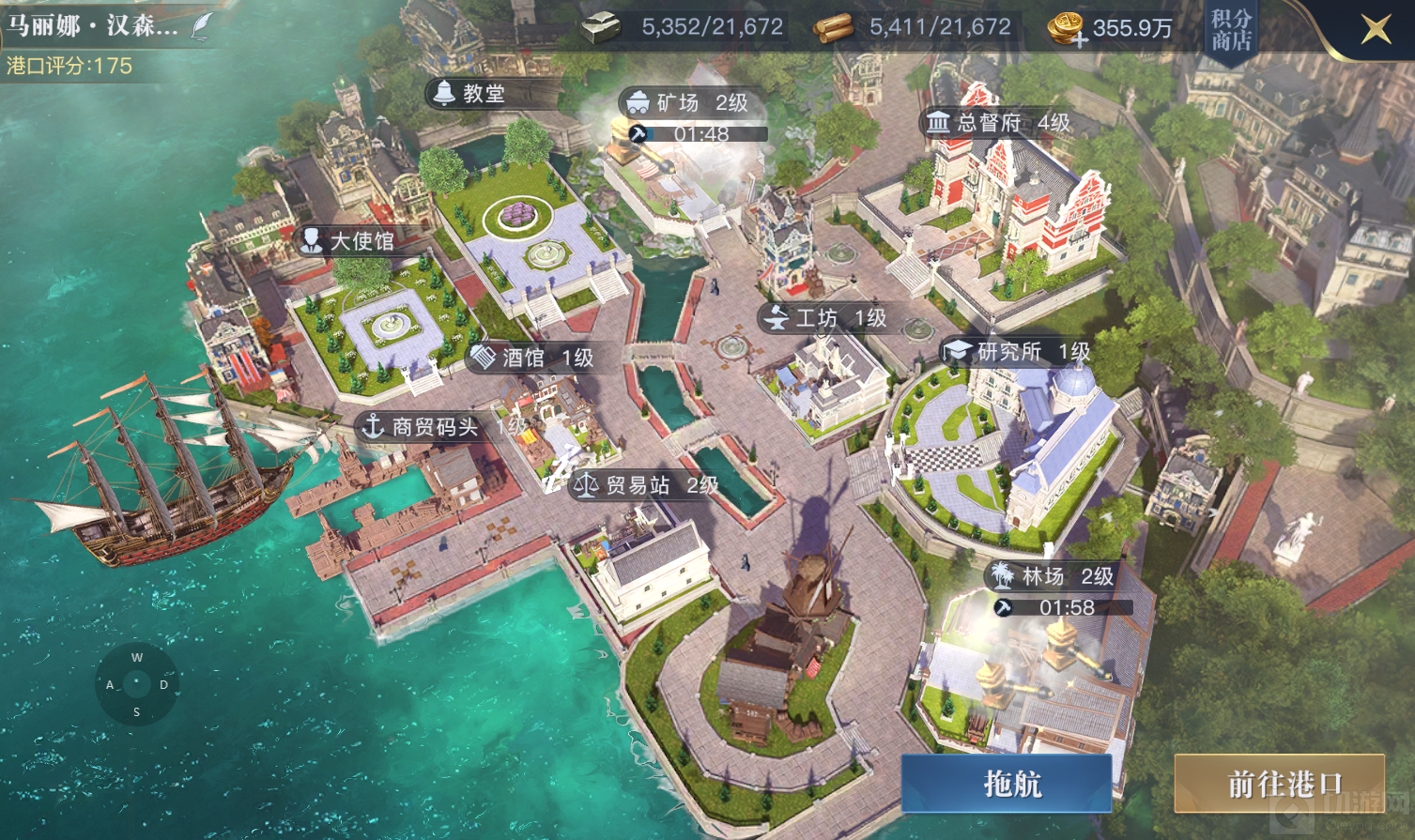Open the 商贸码头 trade dock label
1415x840 pixels.
click(x=434, y=427)
